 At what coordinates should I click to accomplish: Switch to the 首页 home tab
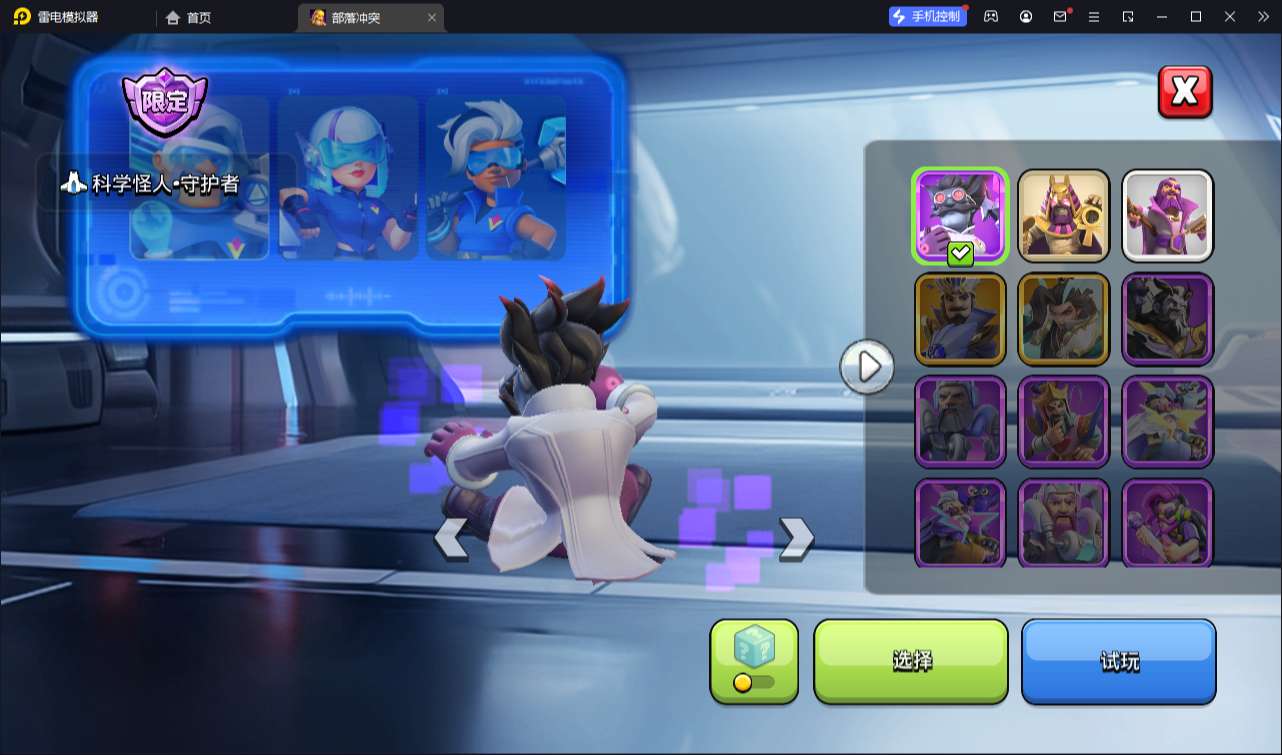189,18
